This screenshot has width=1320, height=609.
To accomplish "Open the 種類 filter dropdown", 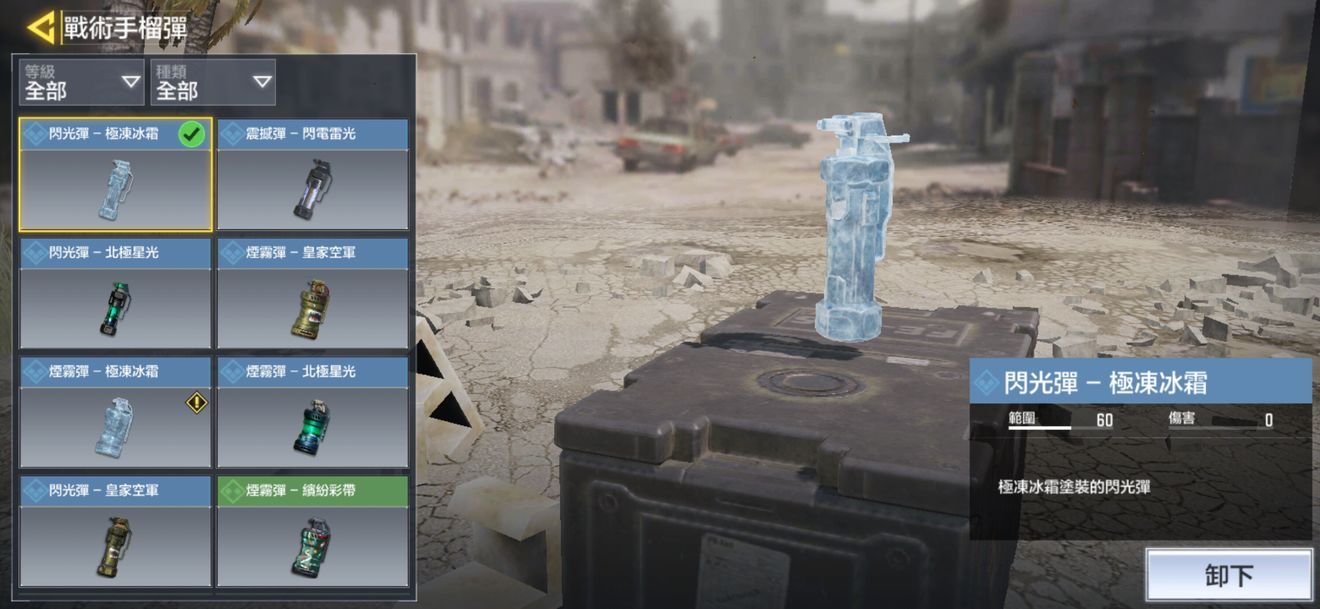I will pyautogui.click(x=213, y=82).
